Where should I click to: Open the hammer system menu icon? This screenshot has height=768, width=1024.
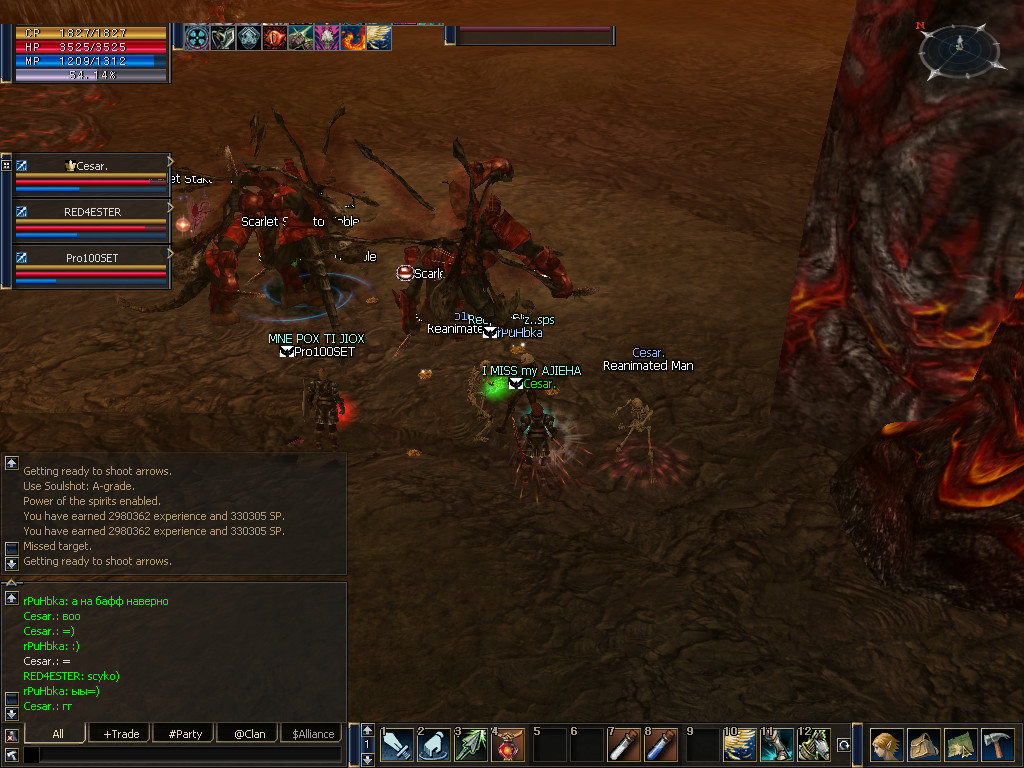click(x=998, y=745)
